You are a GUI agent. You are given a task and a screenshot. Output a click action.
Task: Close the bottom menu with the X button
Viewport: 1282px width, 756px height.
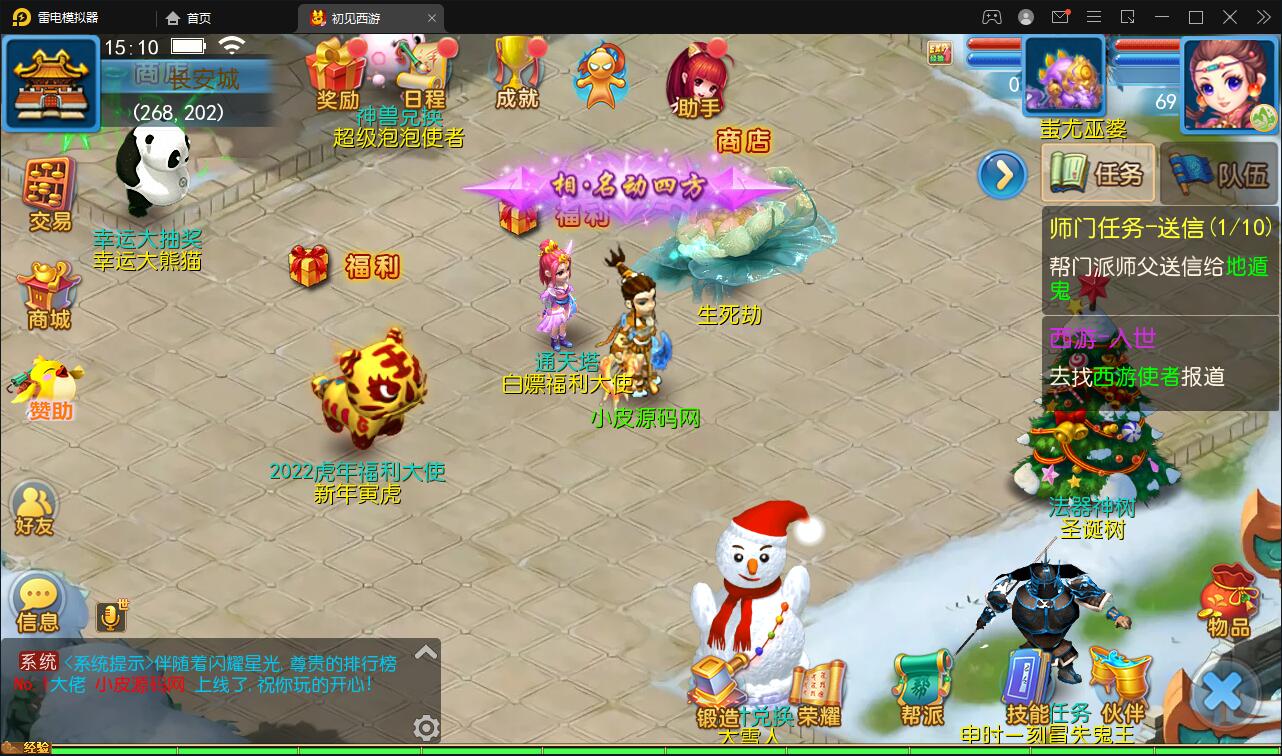coord(1222,692)
